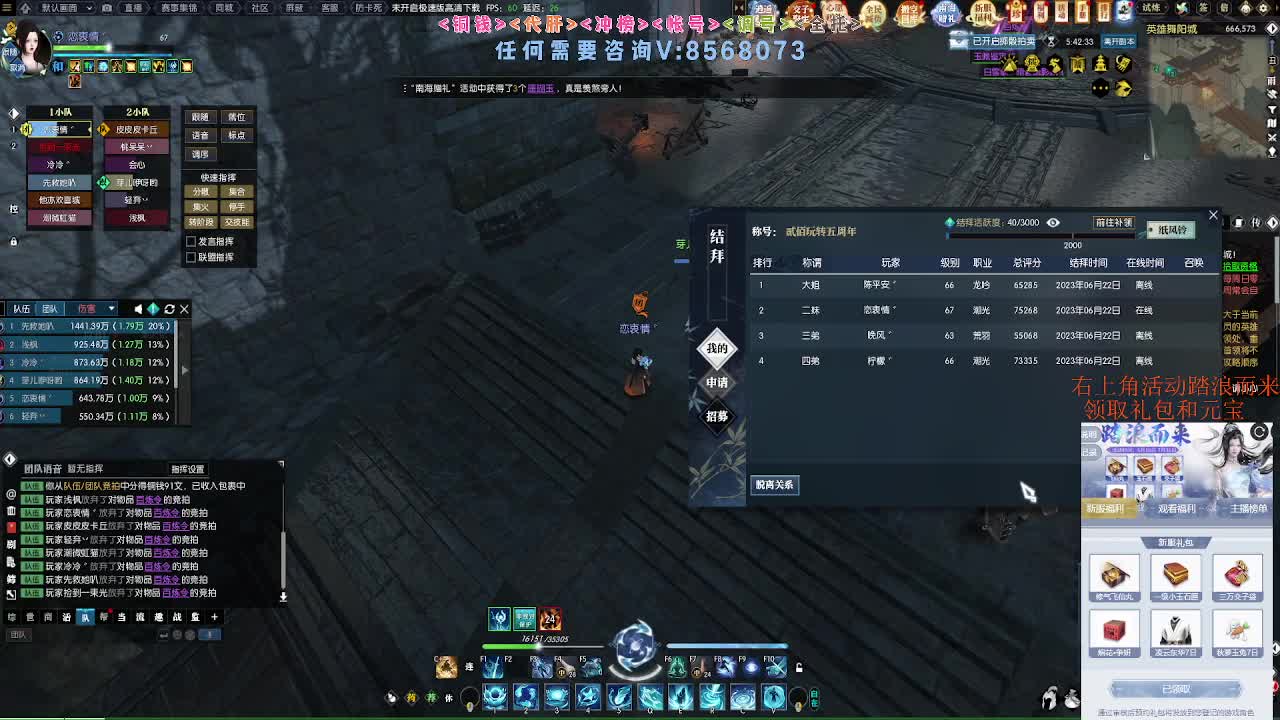Click the 脱离关系 button
Viewport: 1280px width, 720px height.
click(x=775, y=485)
